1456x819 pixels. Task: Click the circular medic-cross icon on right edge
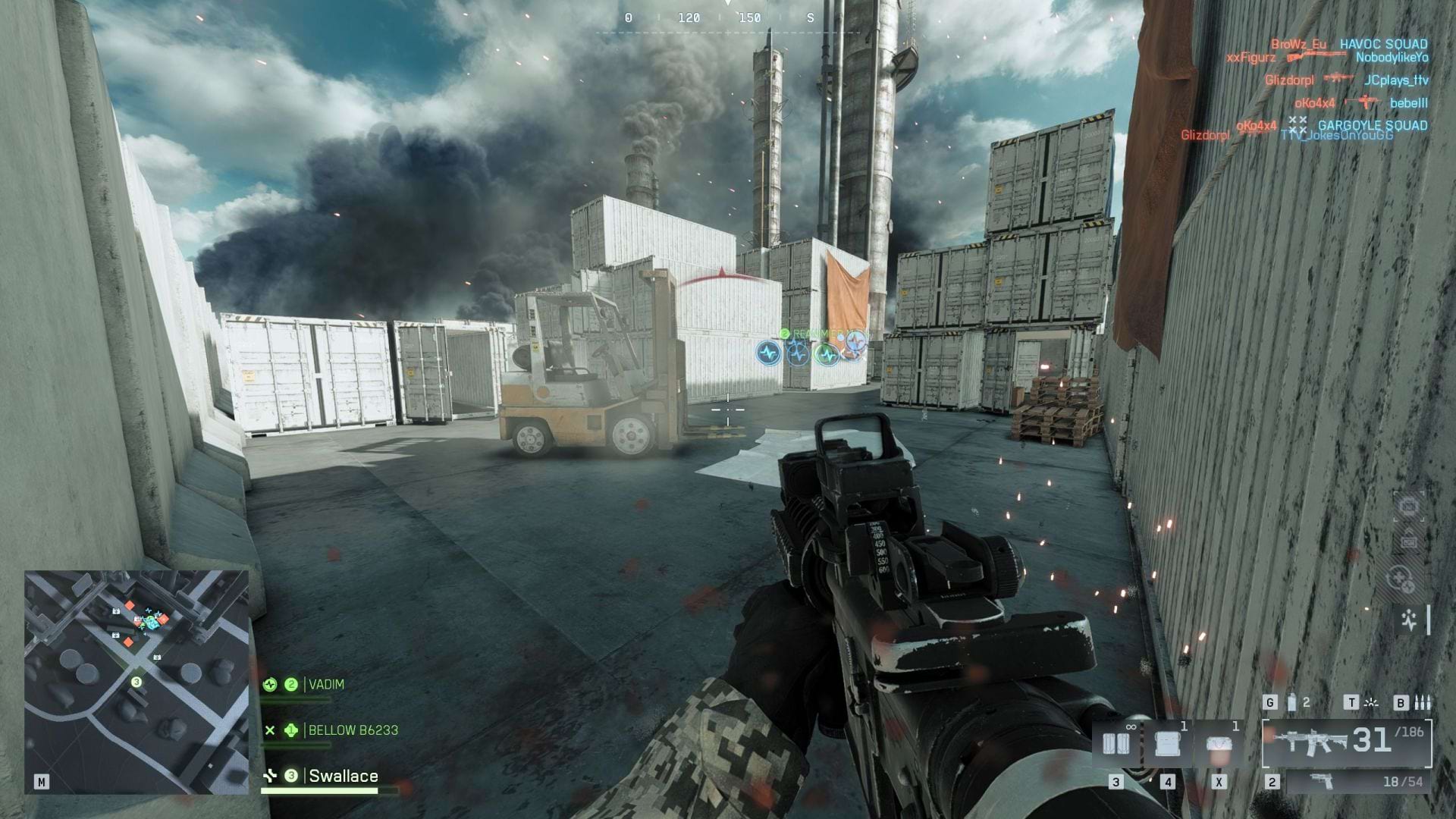1400,580
